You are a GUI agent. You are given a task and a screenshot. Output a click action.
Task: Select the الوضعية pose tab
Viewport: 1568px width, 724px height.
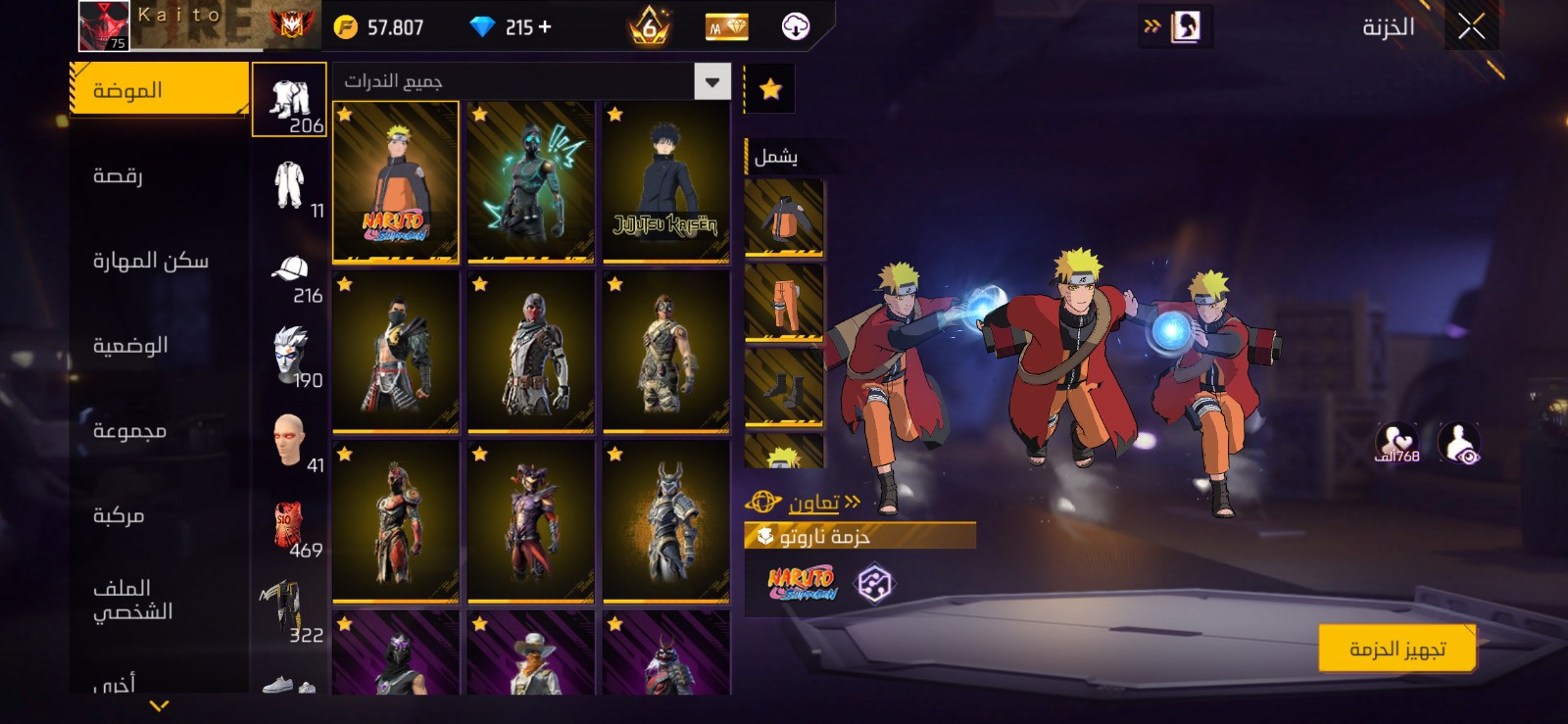[x=130, y=346]
